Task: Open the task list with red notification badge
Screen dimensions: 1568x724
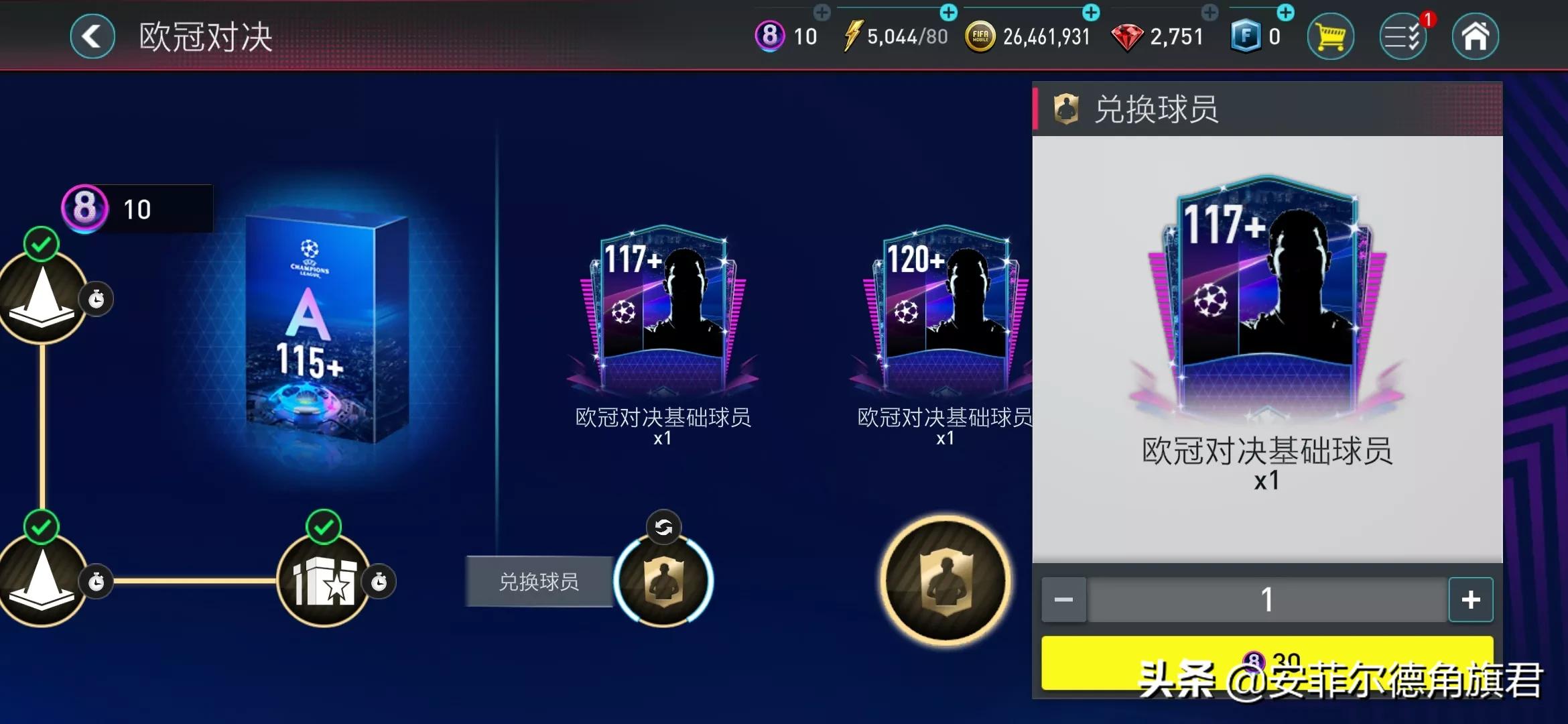Action: point(1404,36)
